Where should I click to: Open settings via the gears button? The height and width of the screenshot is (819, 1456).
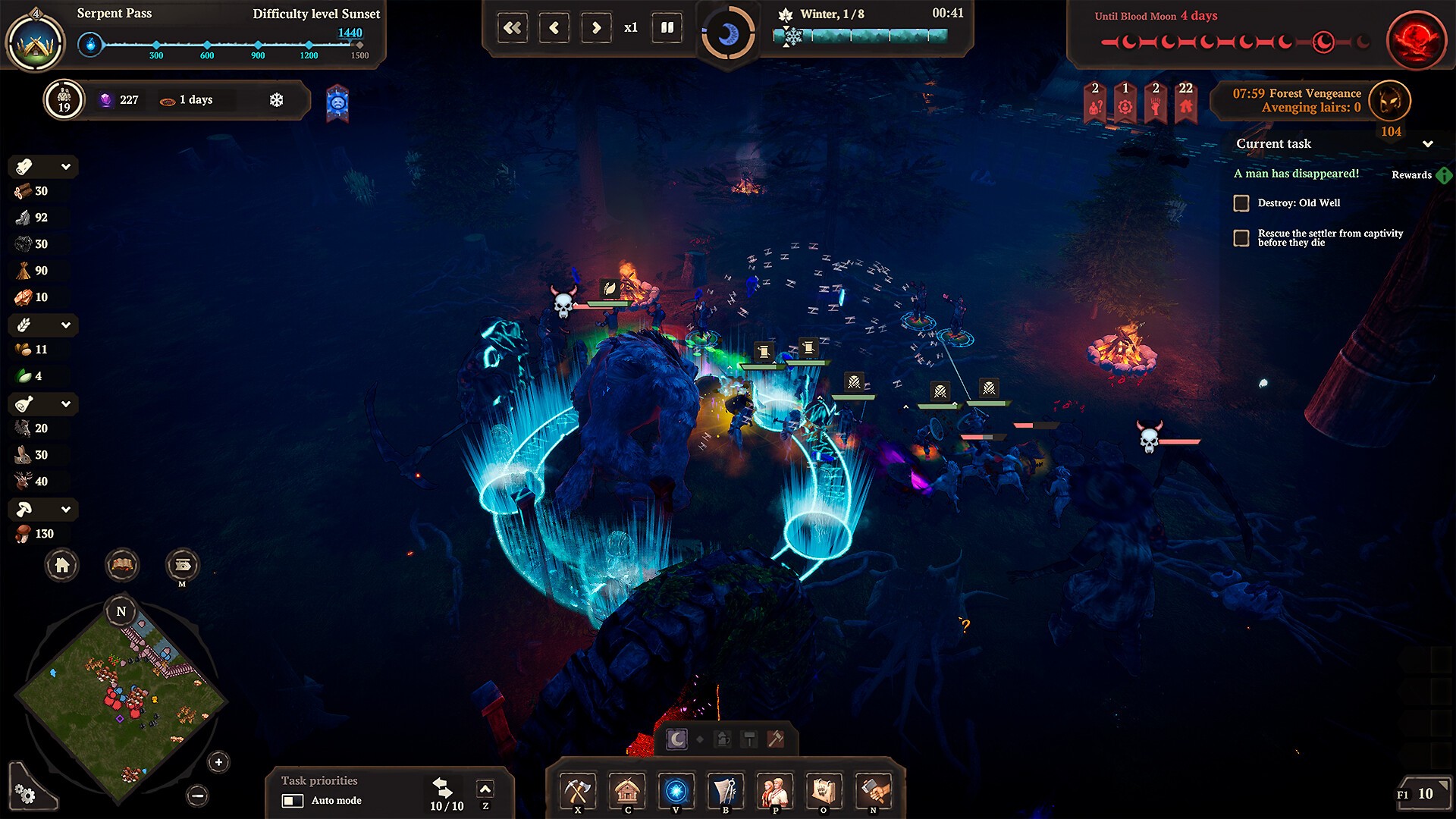pyautogui.click(x=25, y=794)
